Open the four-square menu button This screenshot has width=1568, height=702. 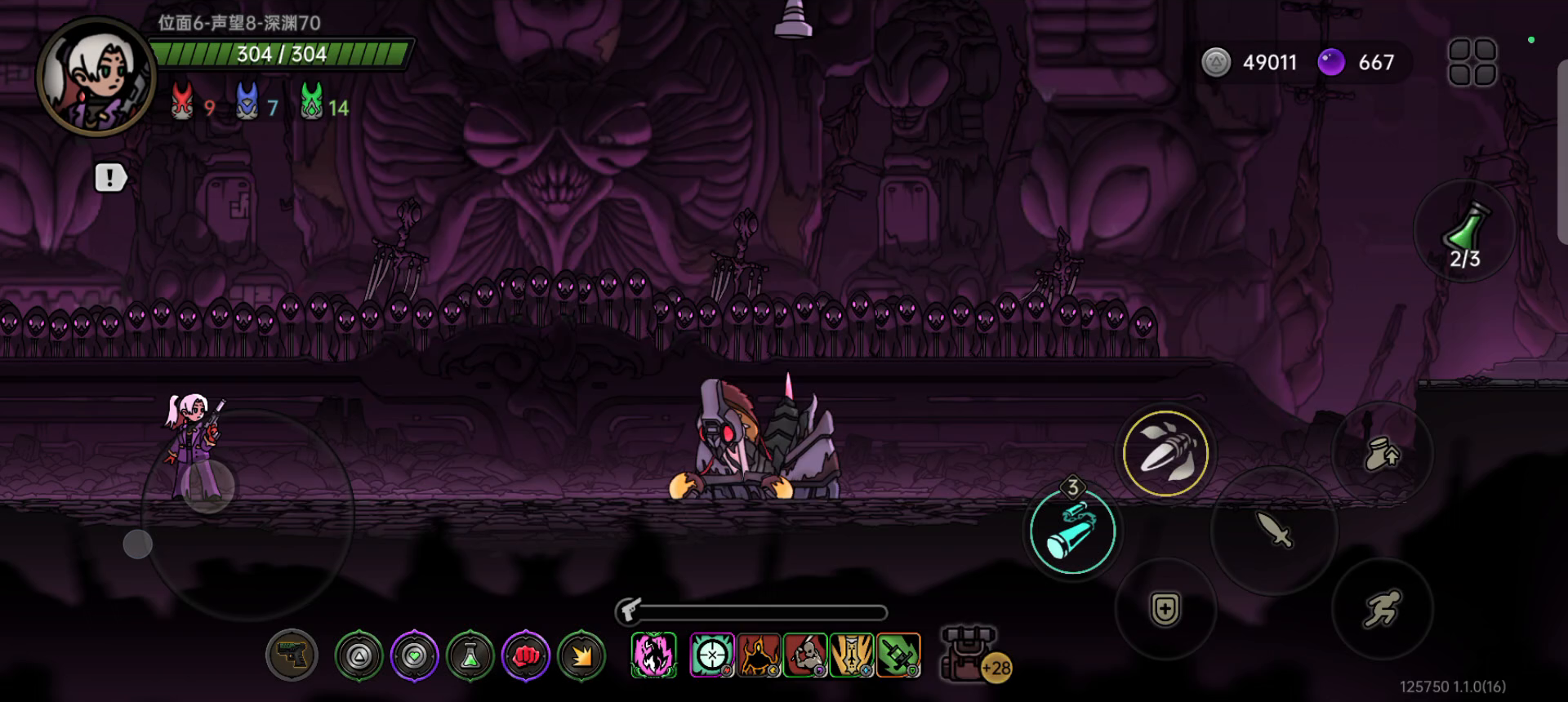[1472, 62]
